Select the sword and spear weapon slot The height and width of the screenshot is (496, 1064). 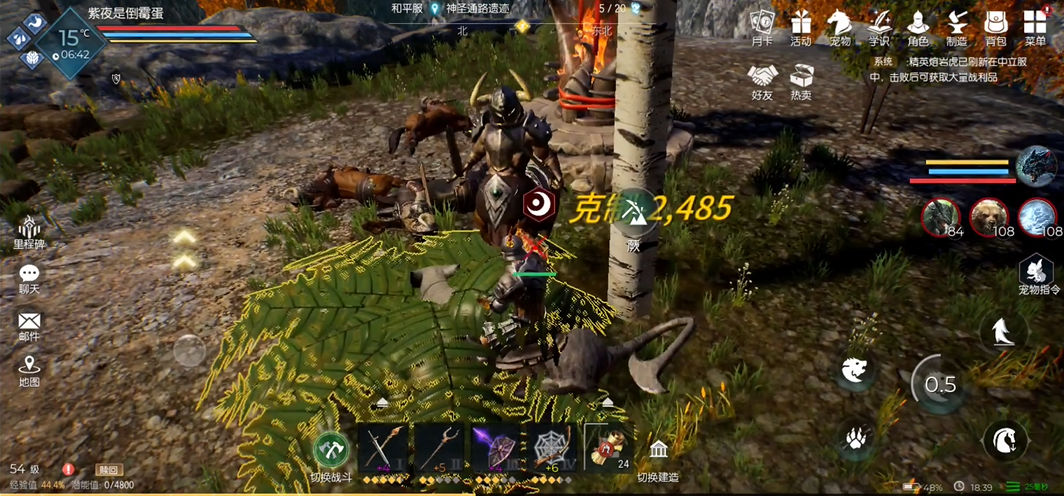pyautogui.click(x=383, y=446)
